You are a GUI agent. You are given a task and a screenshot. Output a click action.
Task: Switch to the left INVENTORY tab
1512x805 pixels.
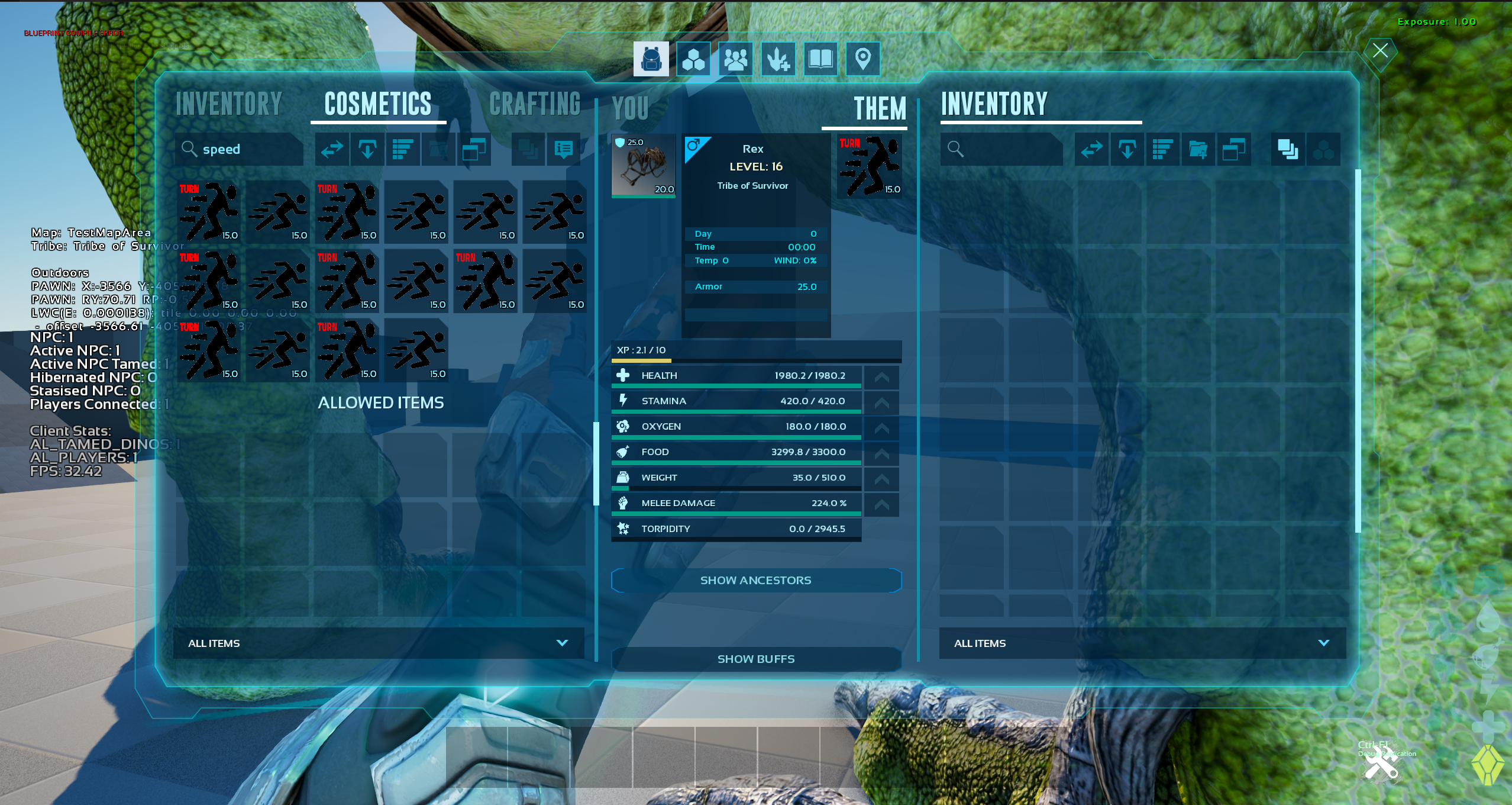(229, 104)
